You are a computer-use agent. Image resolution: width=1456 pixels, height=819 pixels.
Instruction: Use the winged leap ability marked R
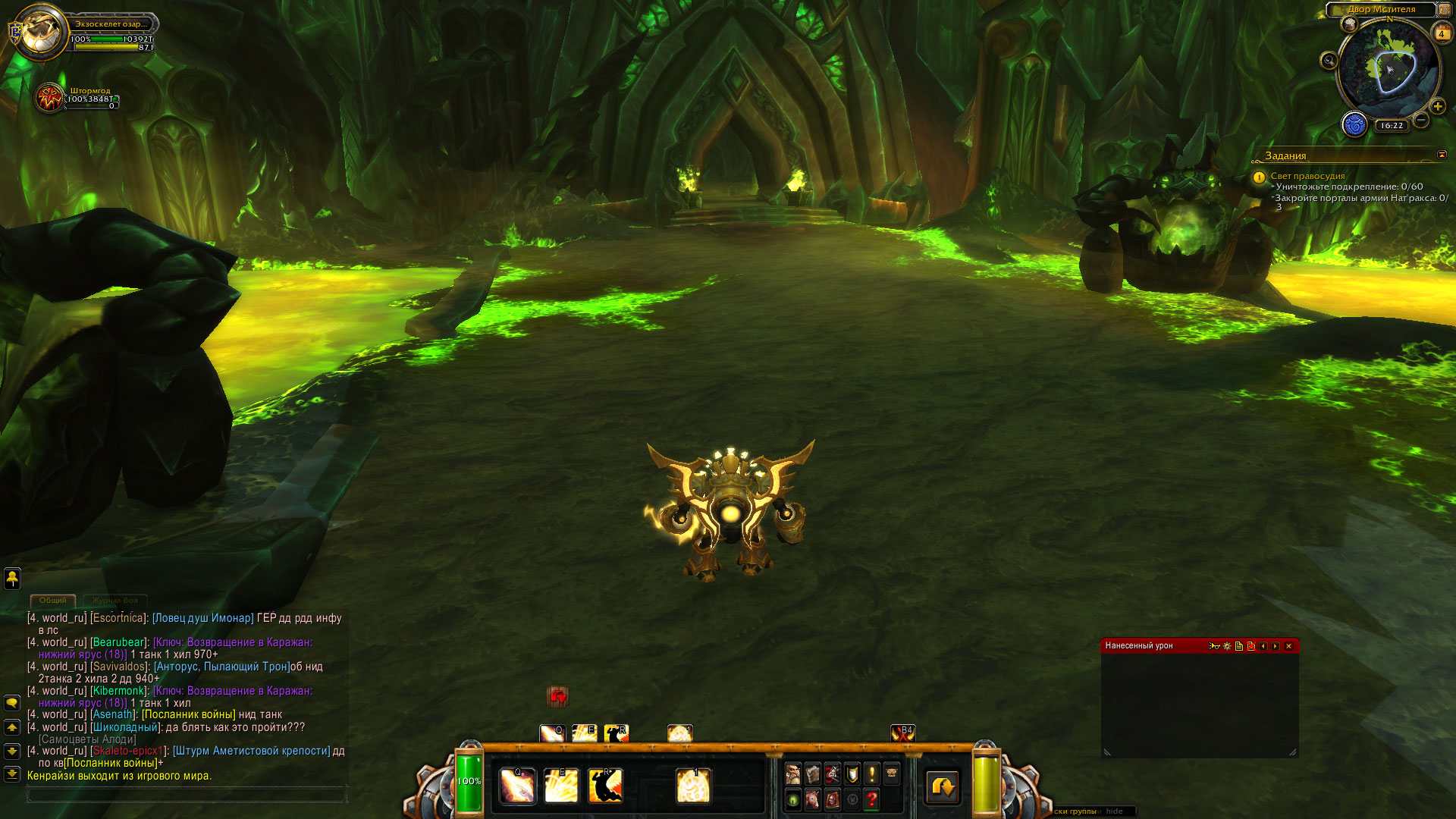(605, 786)
